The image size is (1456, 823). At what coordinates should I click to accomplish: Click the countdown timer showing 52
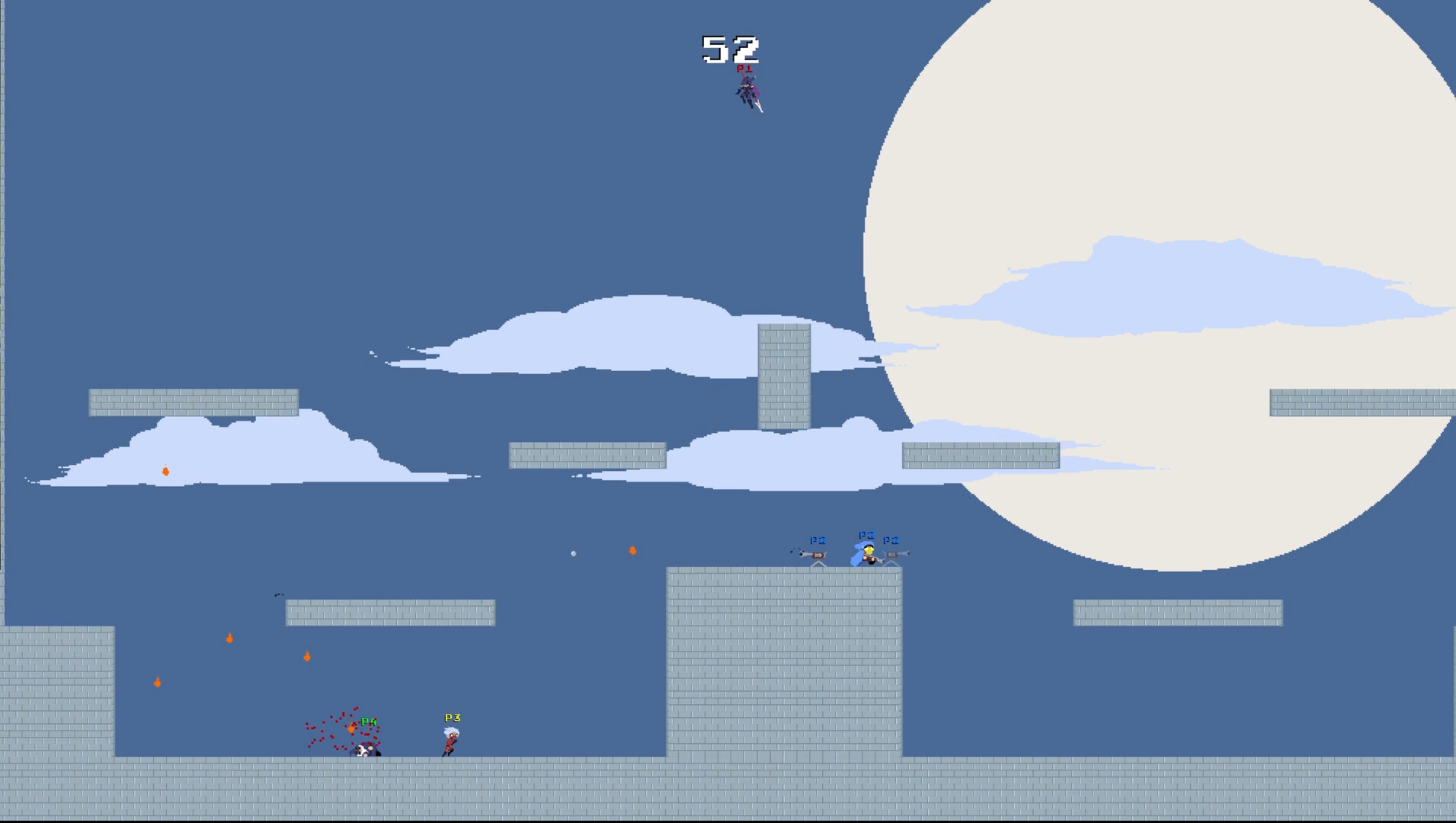click(729, 47)
